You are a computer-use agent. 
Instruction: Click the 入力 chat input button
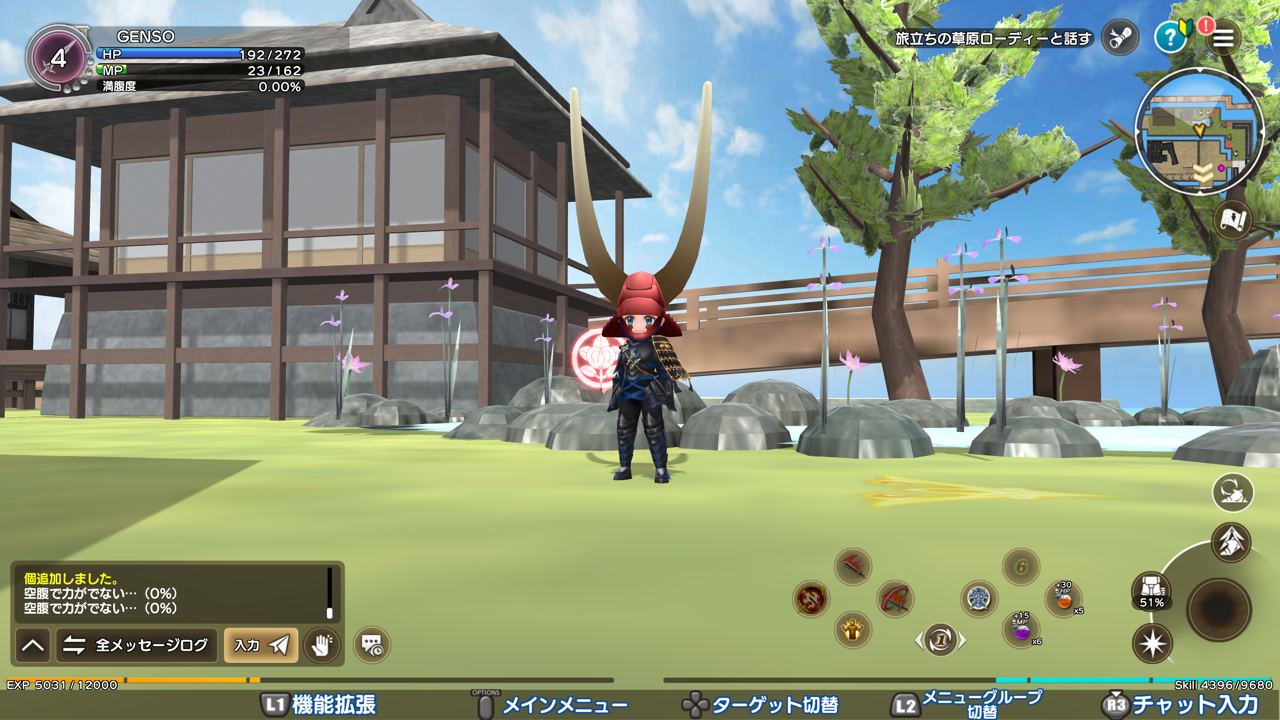tap(260, 645)
